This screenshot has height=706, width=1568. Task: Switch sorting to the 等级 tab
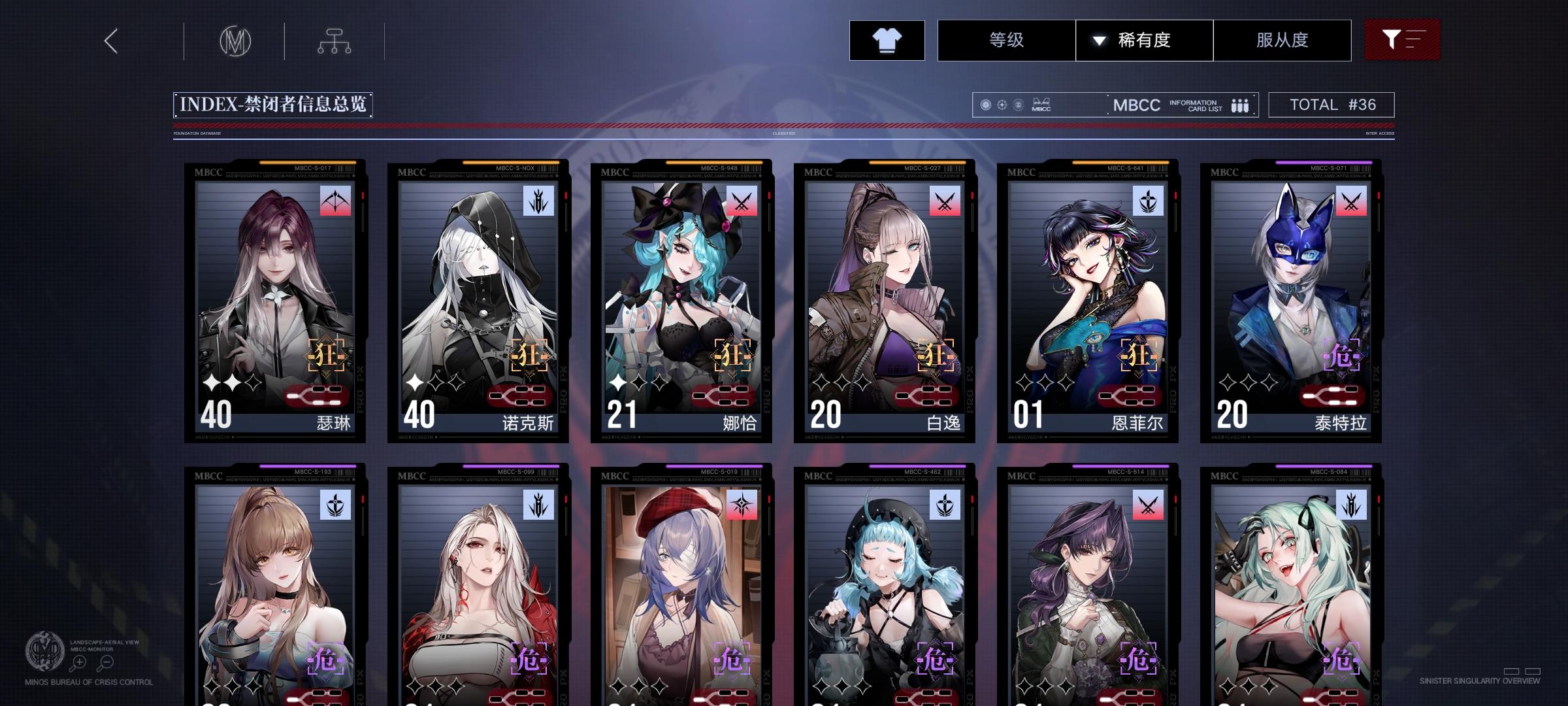pos(1005,40)
